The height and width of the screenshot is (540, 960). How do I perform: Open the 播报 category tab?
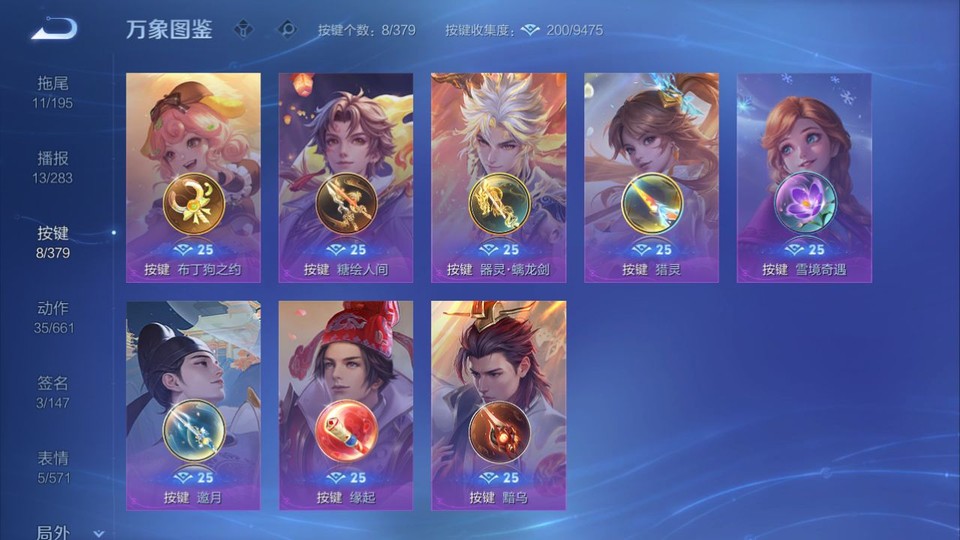53,166
